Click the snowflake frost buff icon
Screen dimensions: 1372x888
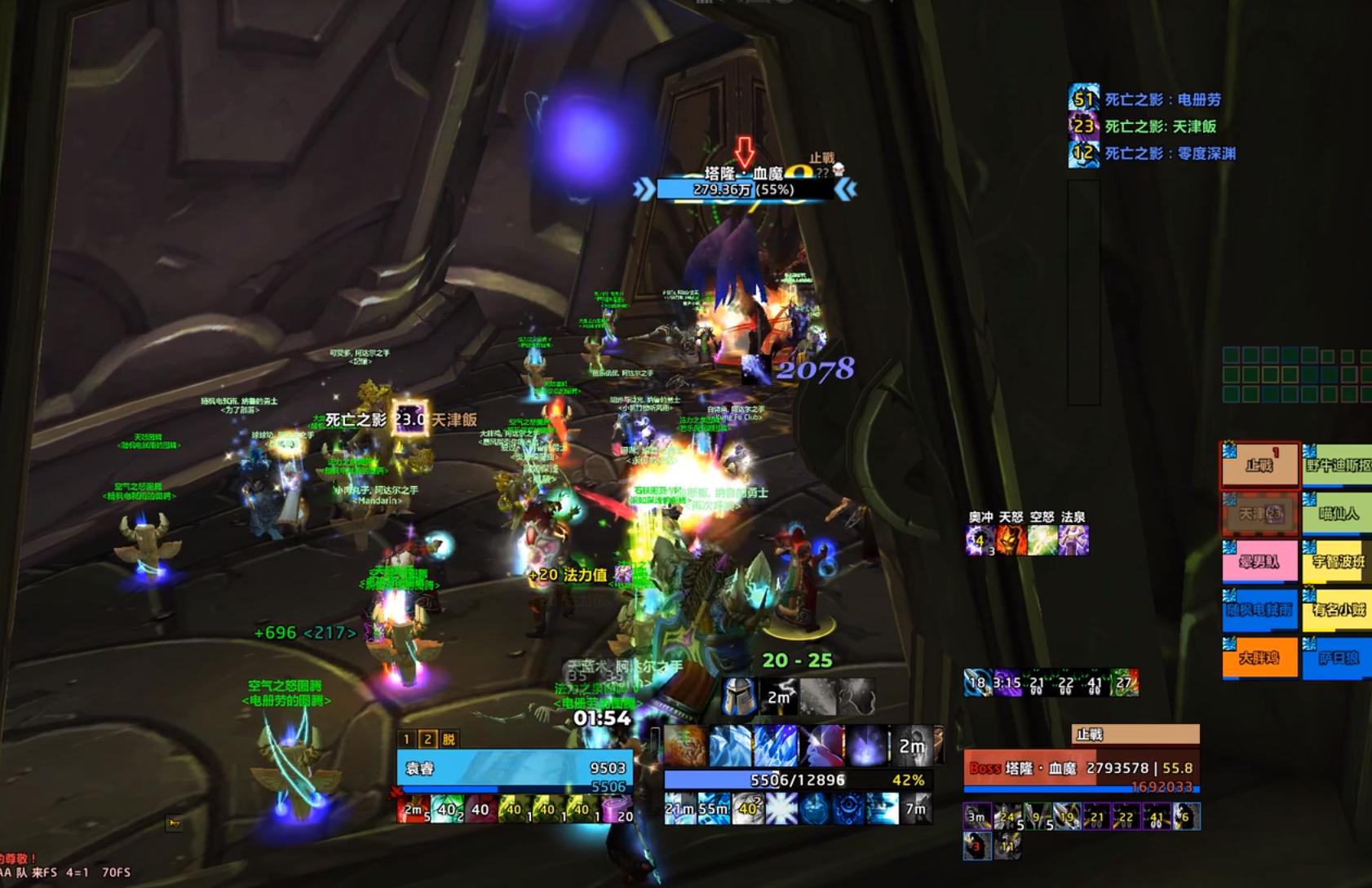pyautogui.click(x=781, y=809)
